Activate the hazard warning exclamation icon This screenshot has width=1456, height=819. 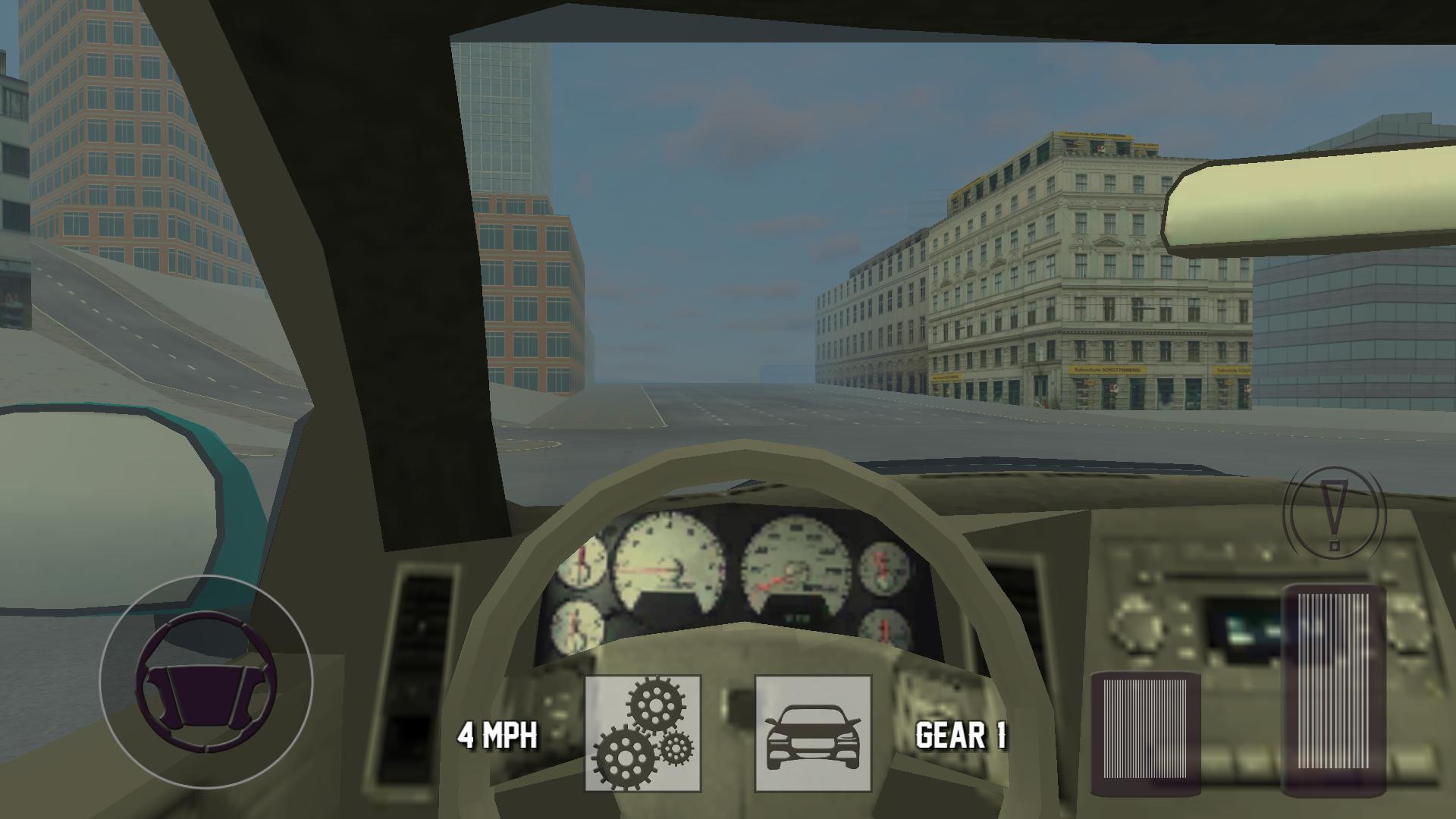[x=1334, y=512]
